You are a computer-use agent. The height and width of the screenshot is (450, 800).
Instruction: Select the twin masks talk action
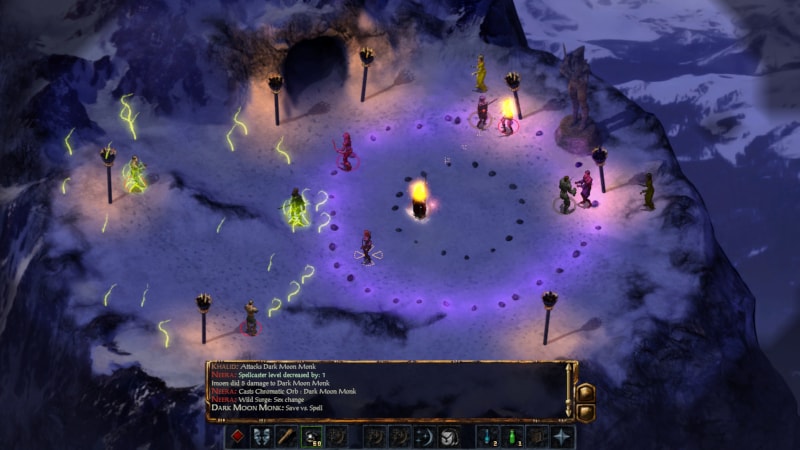(262, 437)
